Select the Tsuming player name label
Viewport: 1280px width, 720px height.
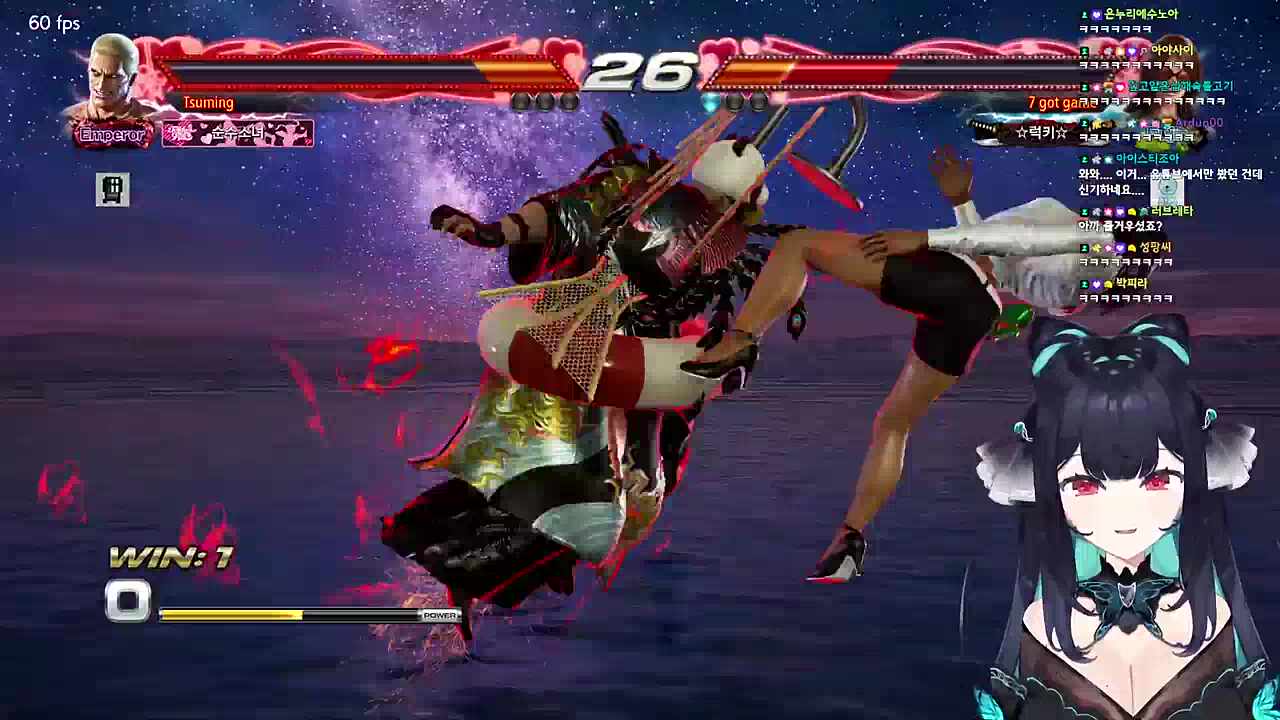tap(208, 102)
